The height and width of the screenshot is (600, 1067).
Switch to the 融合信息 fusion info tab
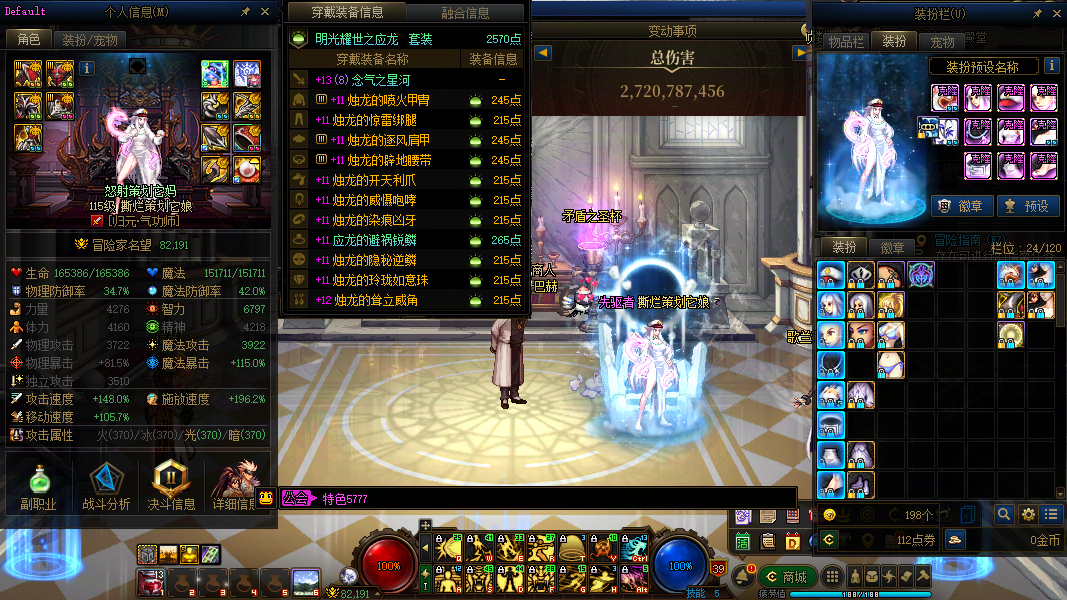coord(465,13)
